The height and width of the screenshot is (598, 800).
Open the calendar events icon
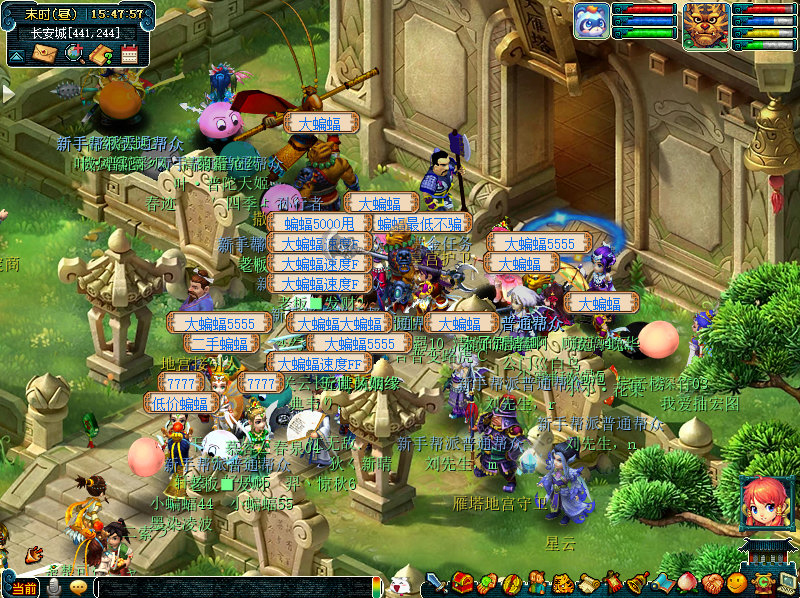(x=128, y=54)
